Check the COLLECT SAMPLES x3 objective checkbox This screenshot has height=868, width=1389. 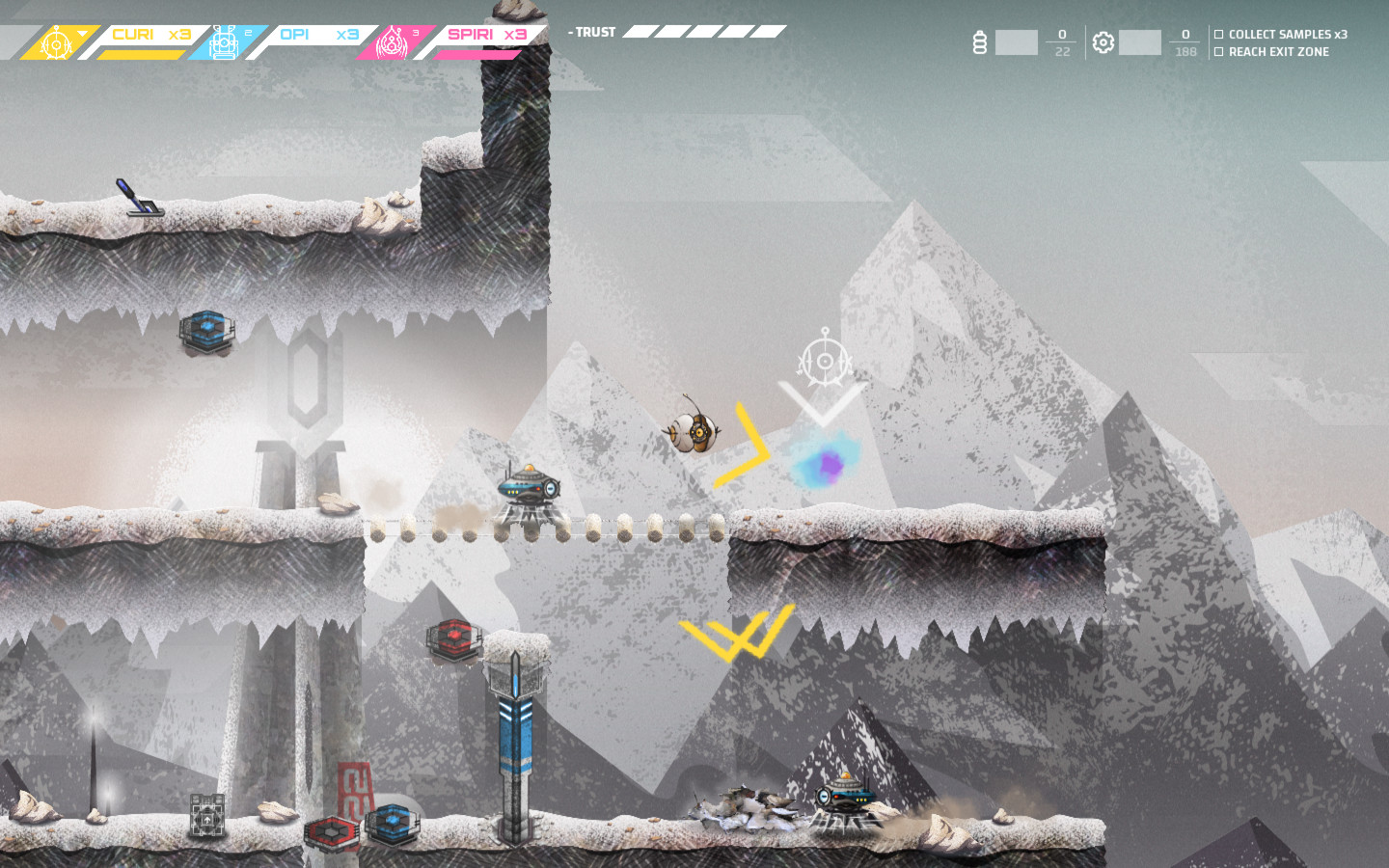pos(1217,33)
